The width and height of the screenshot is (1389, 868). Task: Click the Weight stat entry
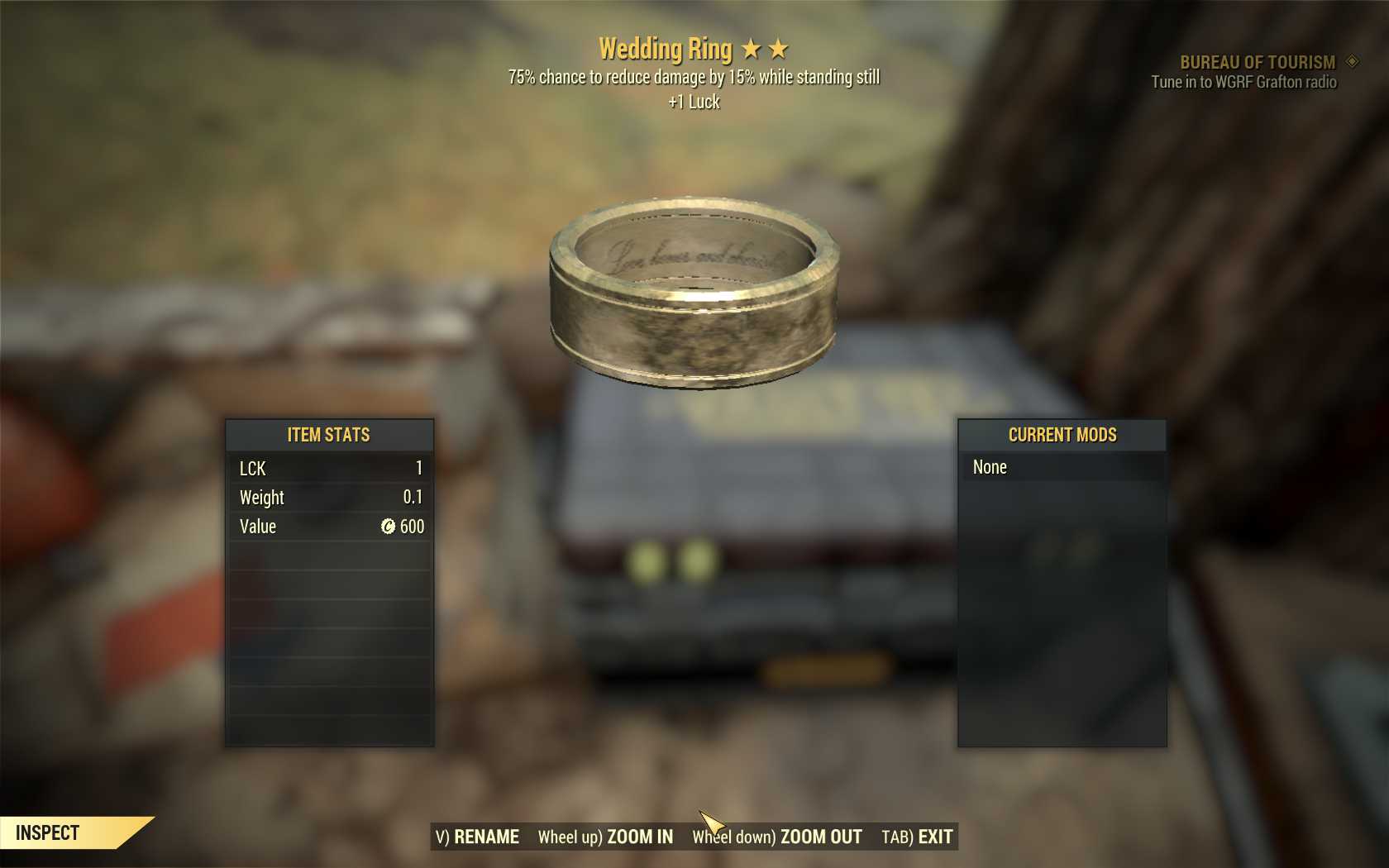tap(261, 498)
